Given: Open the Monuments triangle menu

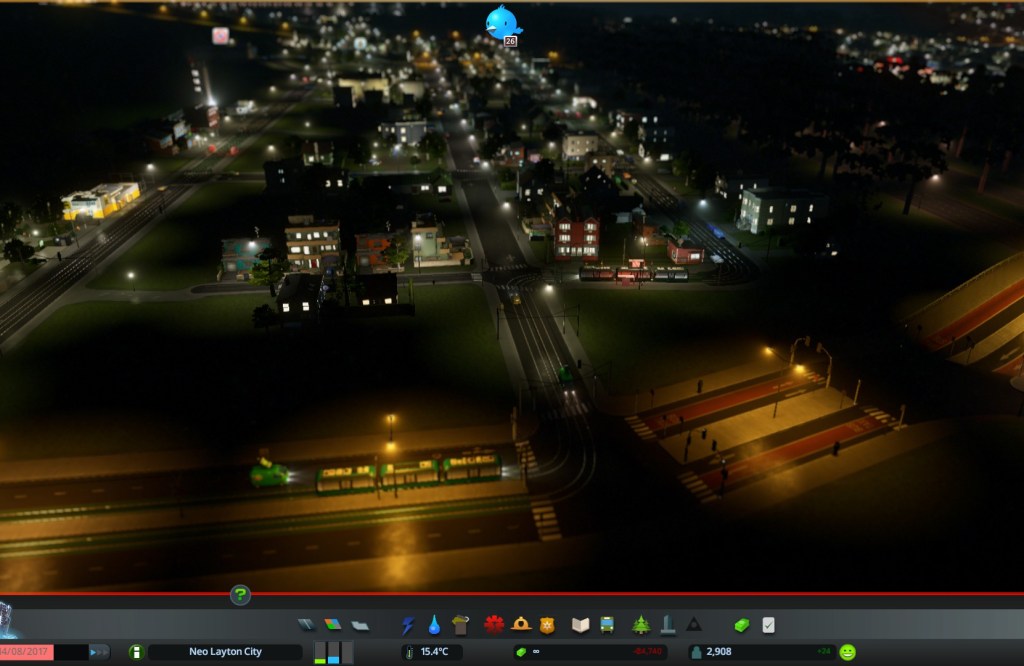Looking at the screenshot, I should point(693,625).
